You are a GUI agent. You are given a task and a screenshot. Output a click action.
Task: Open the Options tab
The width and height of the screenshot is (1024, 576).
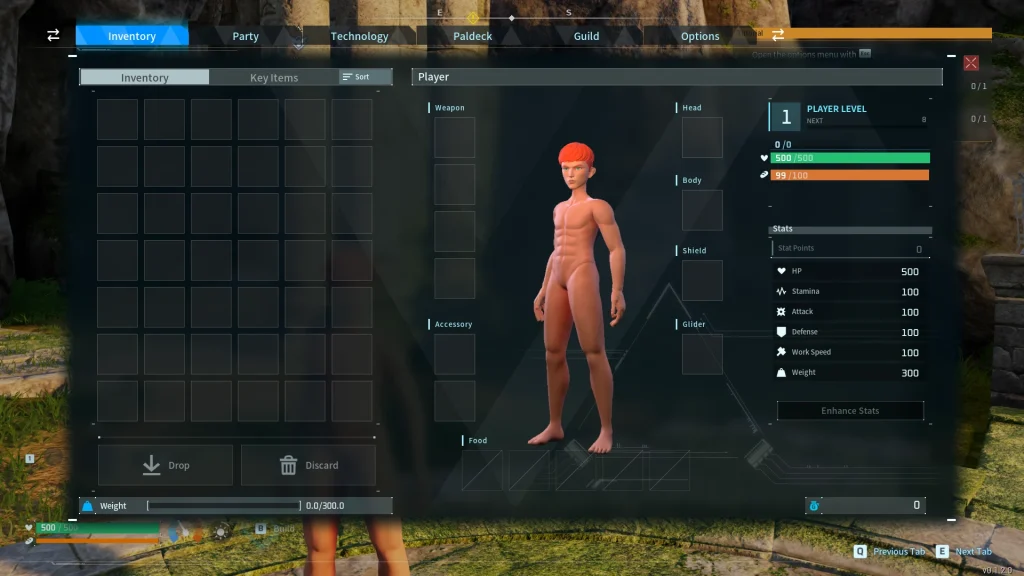pyautogui.click(x=700, y=36)
